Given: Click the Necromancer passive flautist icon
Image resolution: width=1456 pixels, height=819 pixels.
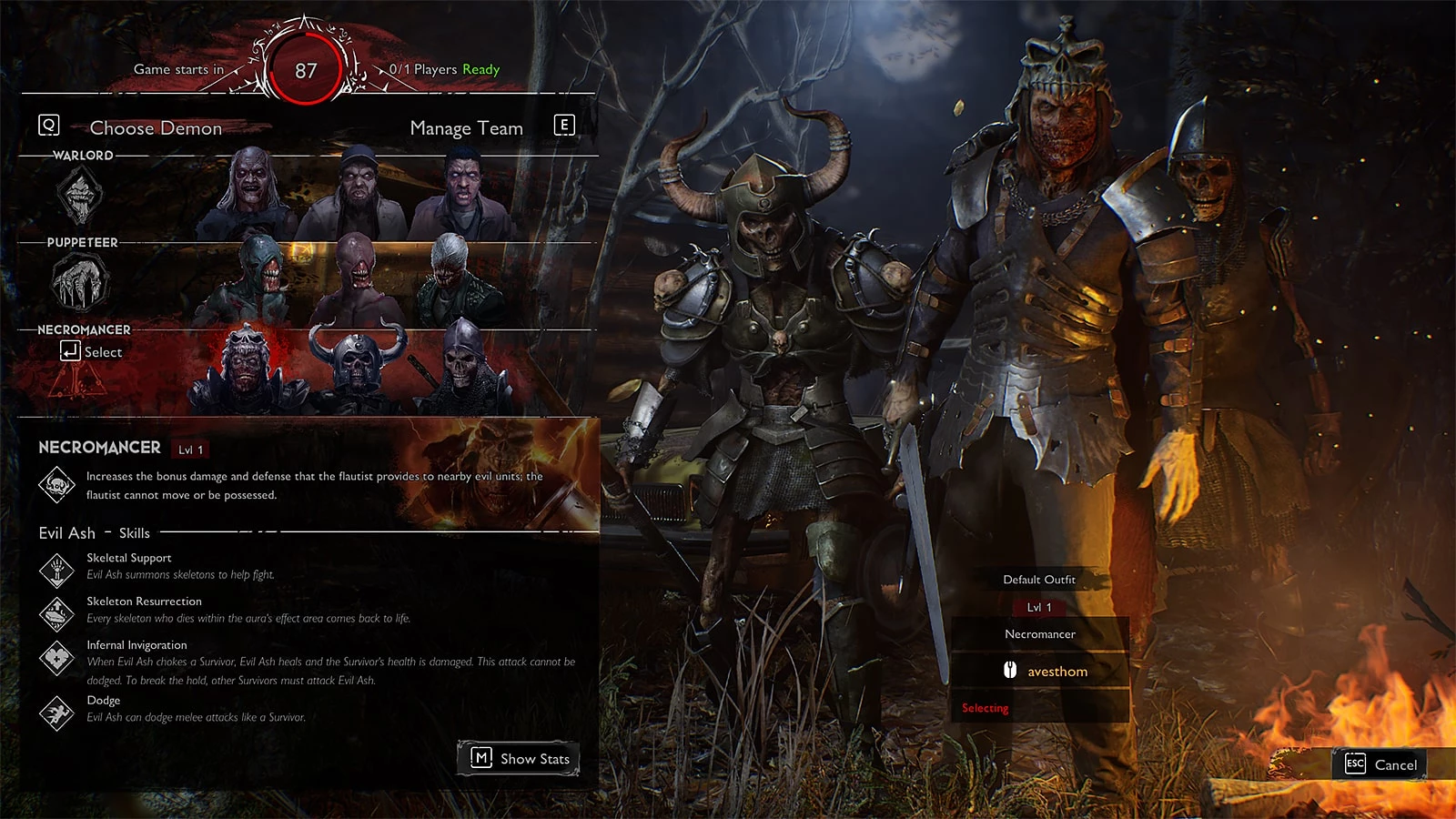Looking at the screenshot, I should pos(56,485).
